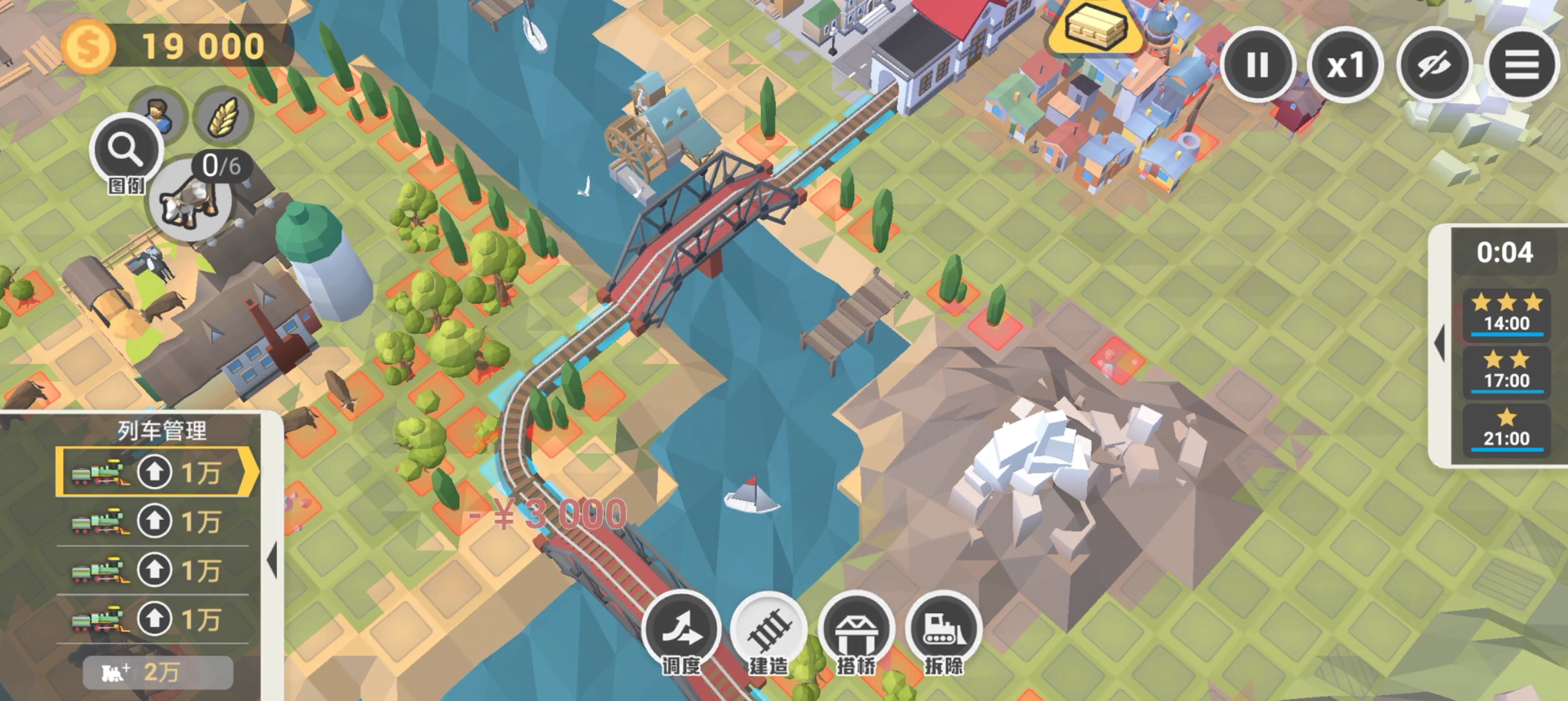
Task: Tap the wheat resource icon
Action: tap(223, 116)
